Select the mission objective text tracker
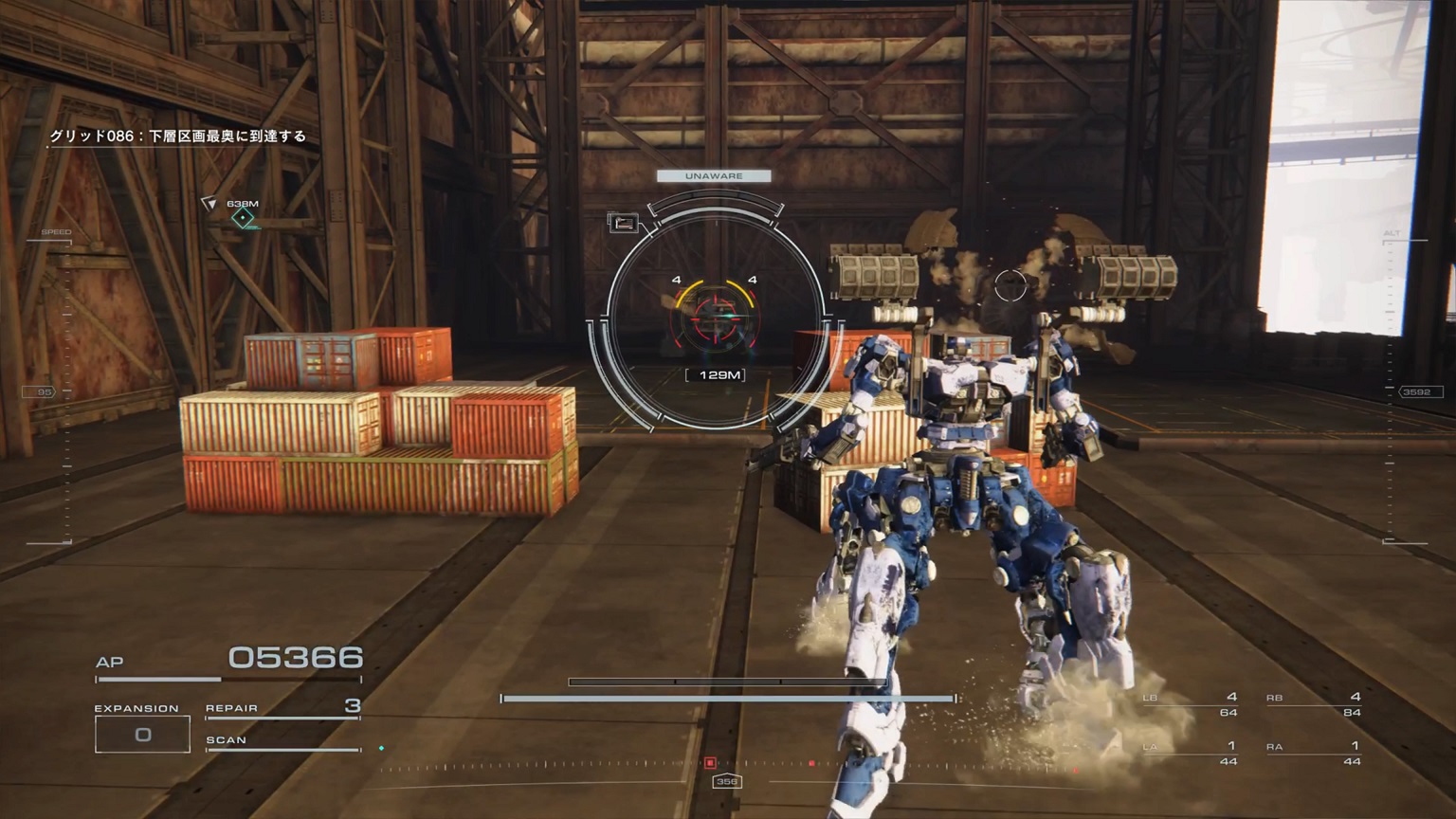The width and height of the screenshot is (1456, 819). click(x=178, y=136)
